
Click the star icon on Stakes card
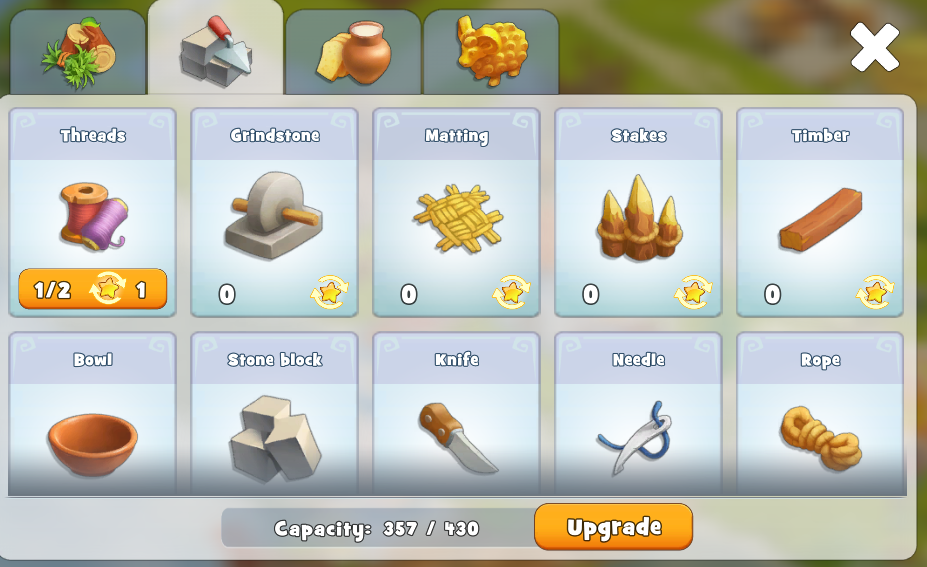click(693, 293)
